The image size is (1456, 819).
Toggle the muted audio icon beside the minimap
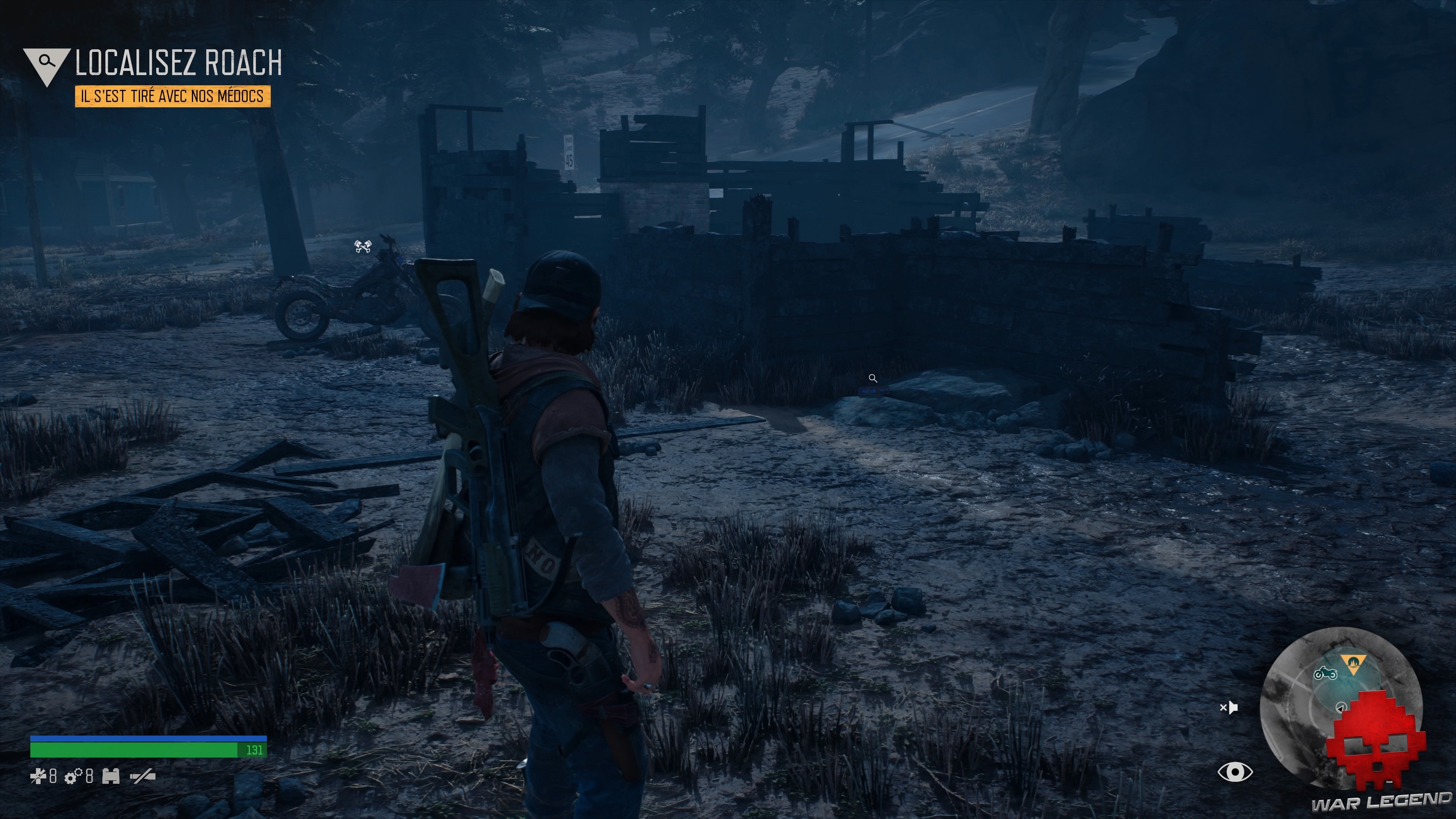pyautogui.click(x=1229, y=708)
